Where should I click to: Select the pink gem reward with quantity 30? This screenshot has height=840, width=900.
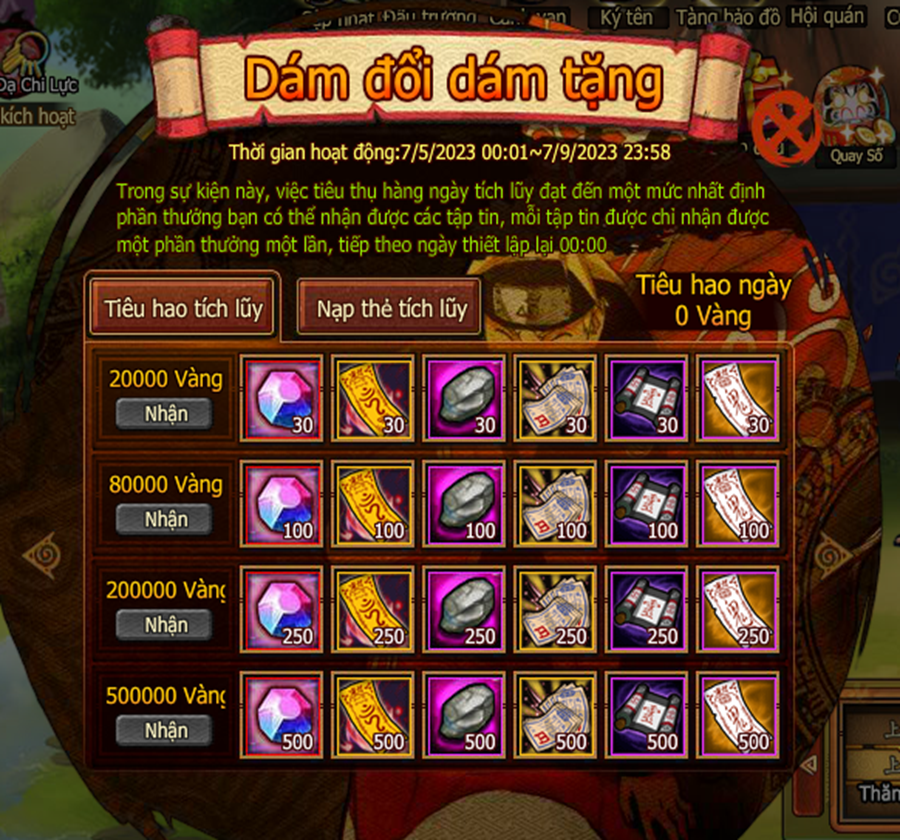[282, 397]
